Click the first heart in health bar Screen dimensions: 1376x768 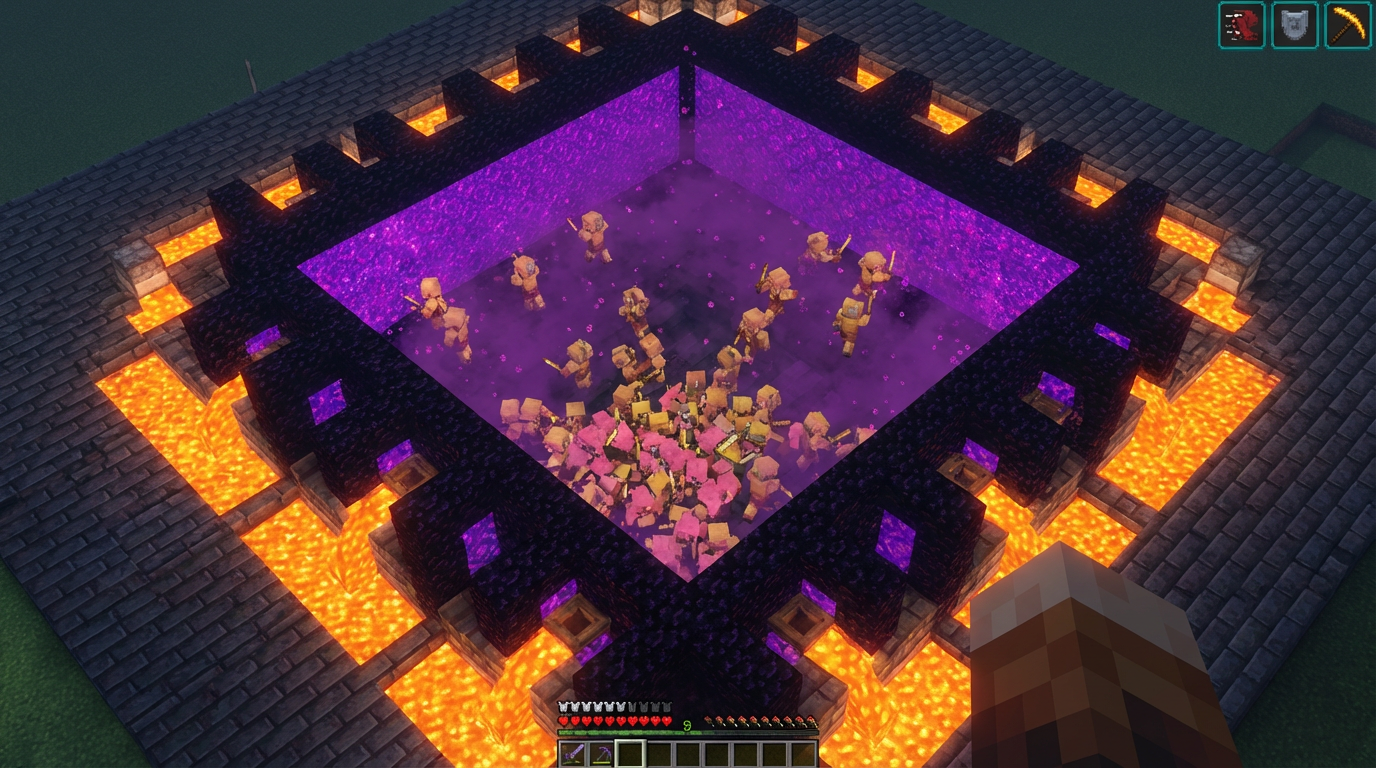pos(562,721)
